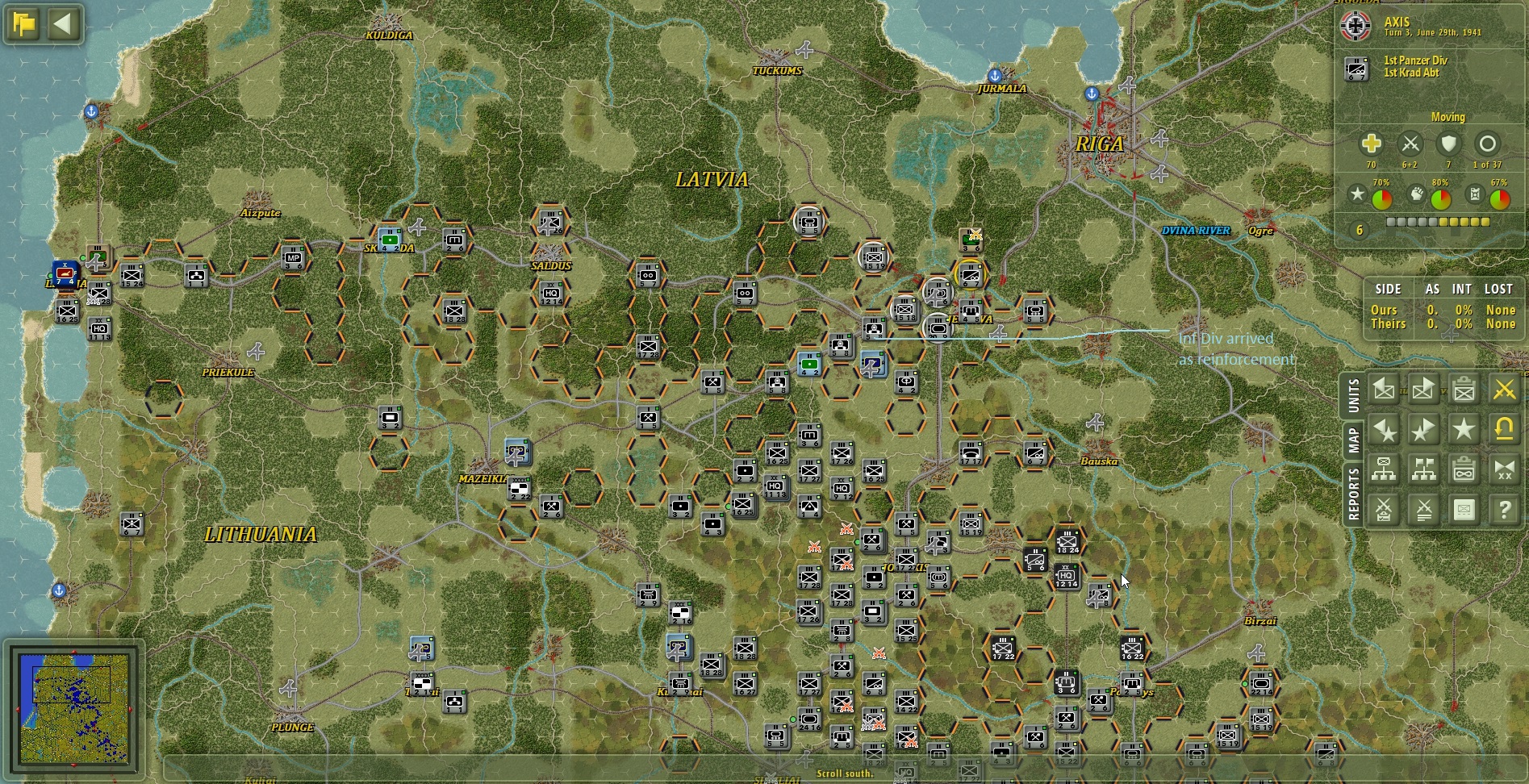
Task: Click the minimap in the bottom left corner
Action: (x=77, y=709)
